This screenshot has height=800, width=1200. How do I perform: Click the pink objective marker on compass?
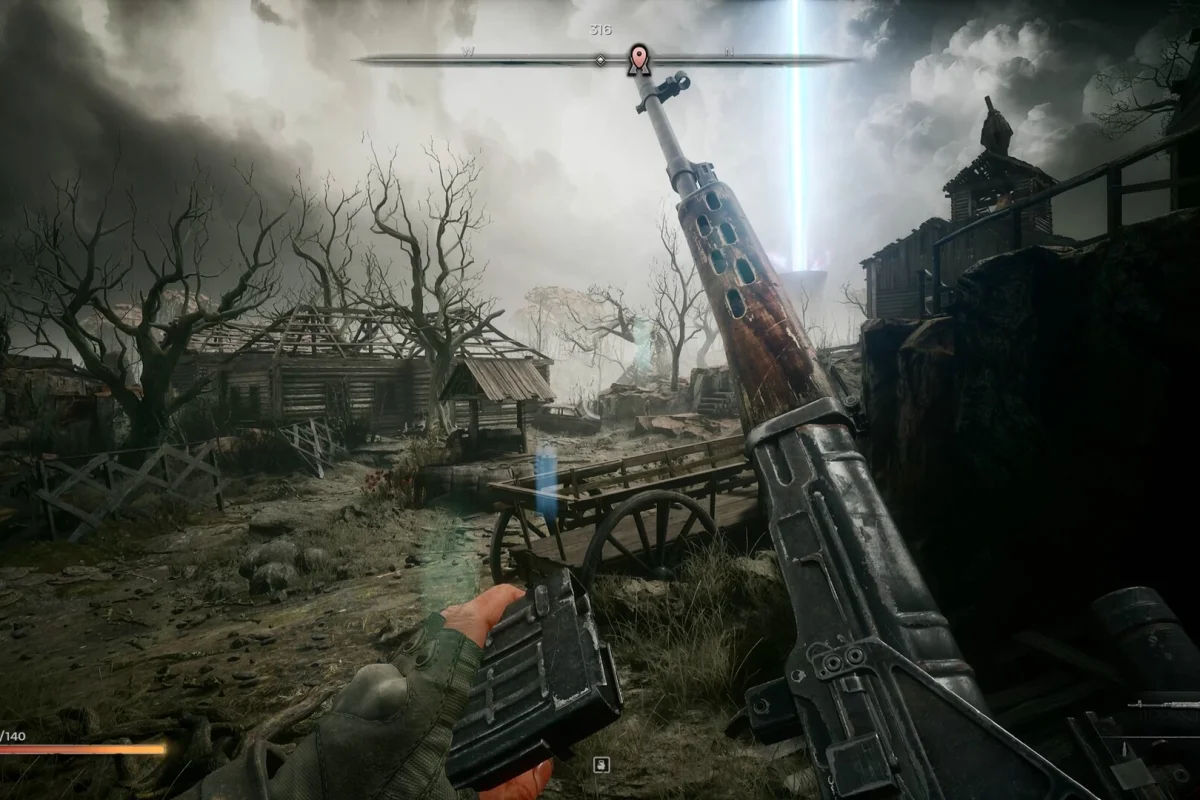pyautogui.click(x=638, y=58)
